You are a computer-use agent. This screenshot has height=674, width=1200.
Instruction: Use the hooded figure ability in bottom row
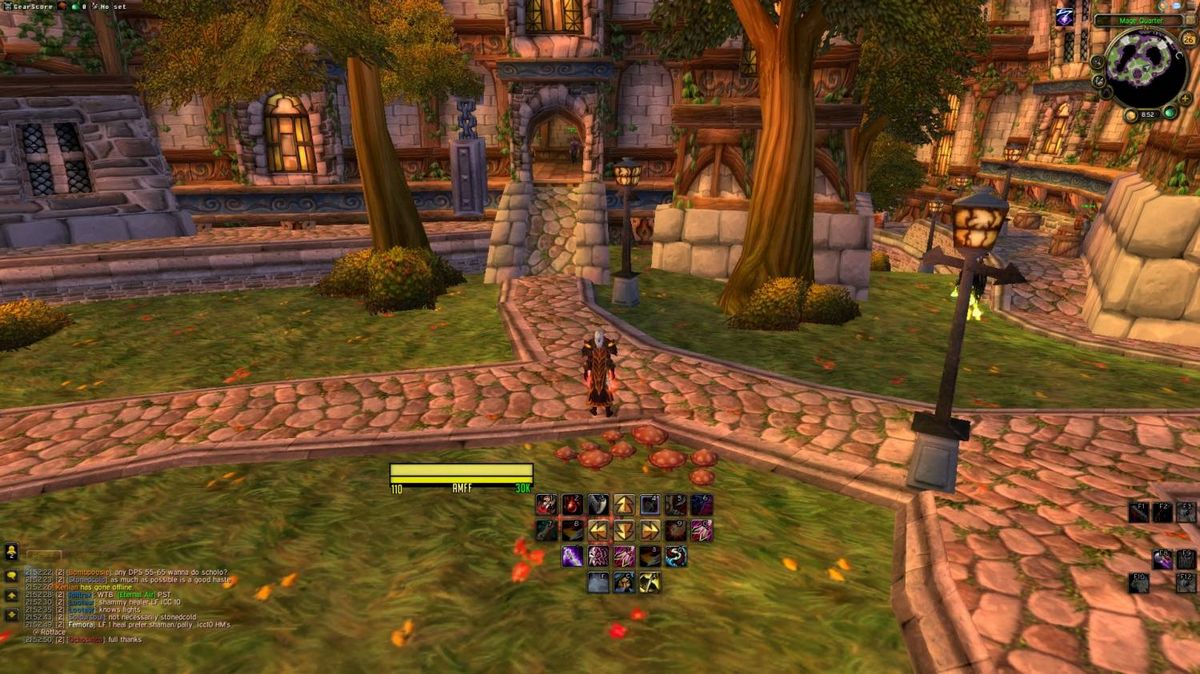(624, 582)
